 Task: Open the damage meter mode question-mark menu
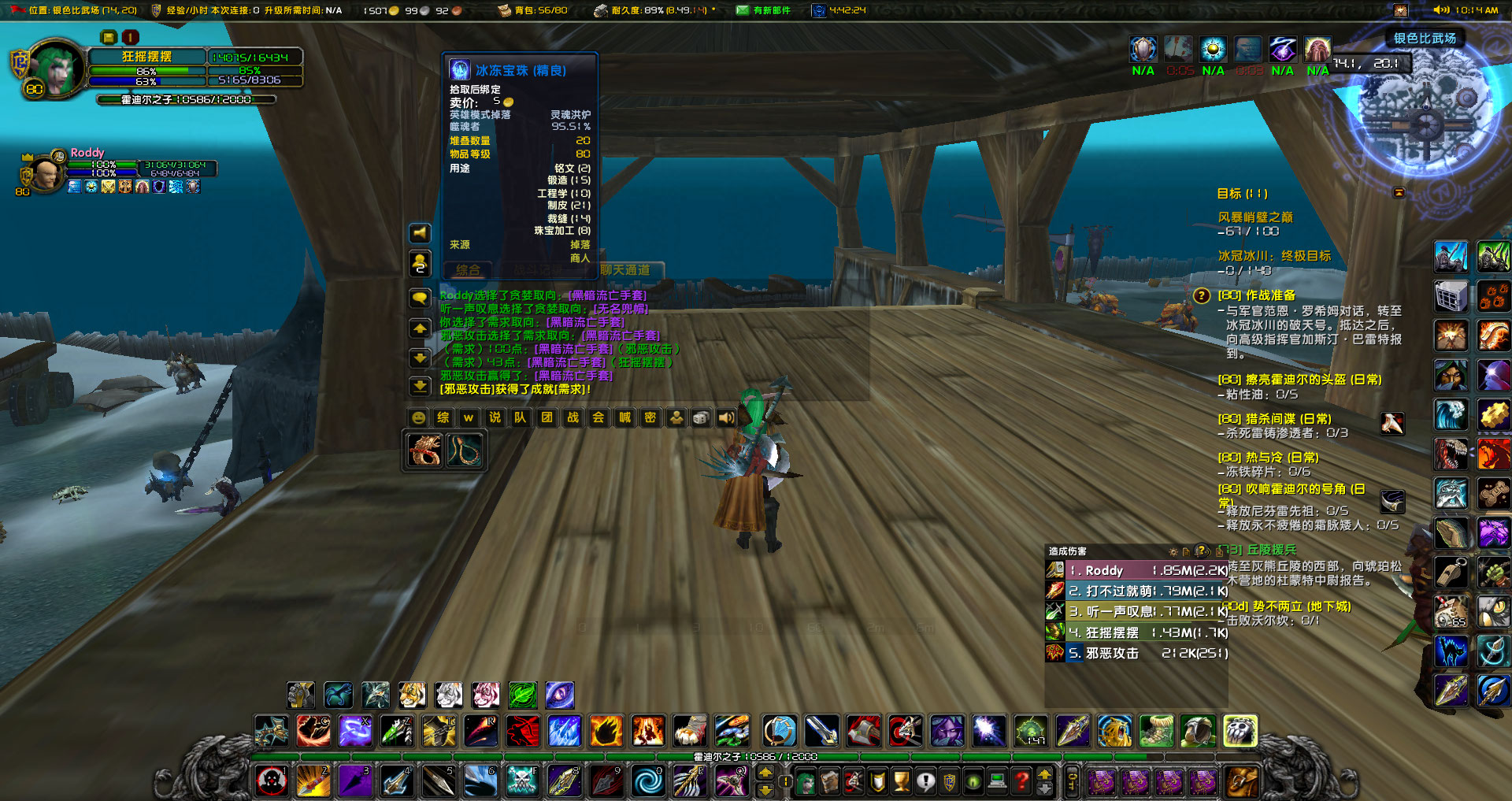click(x=1201, y=552)
